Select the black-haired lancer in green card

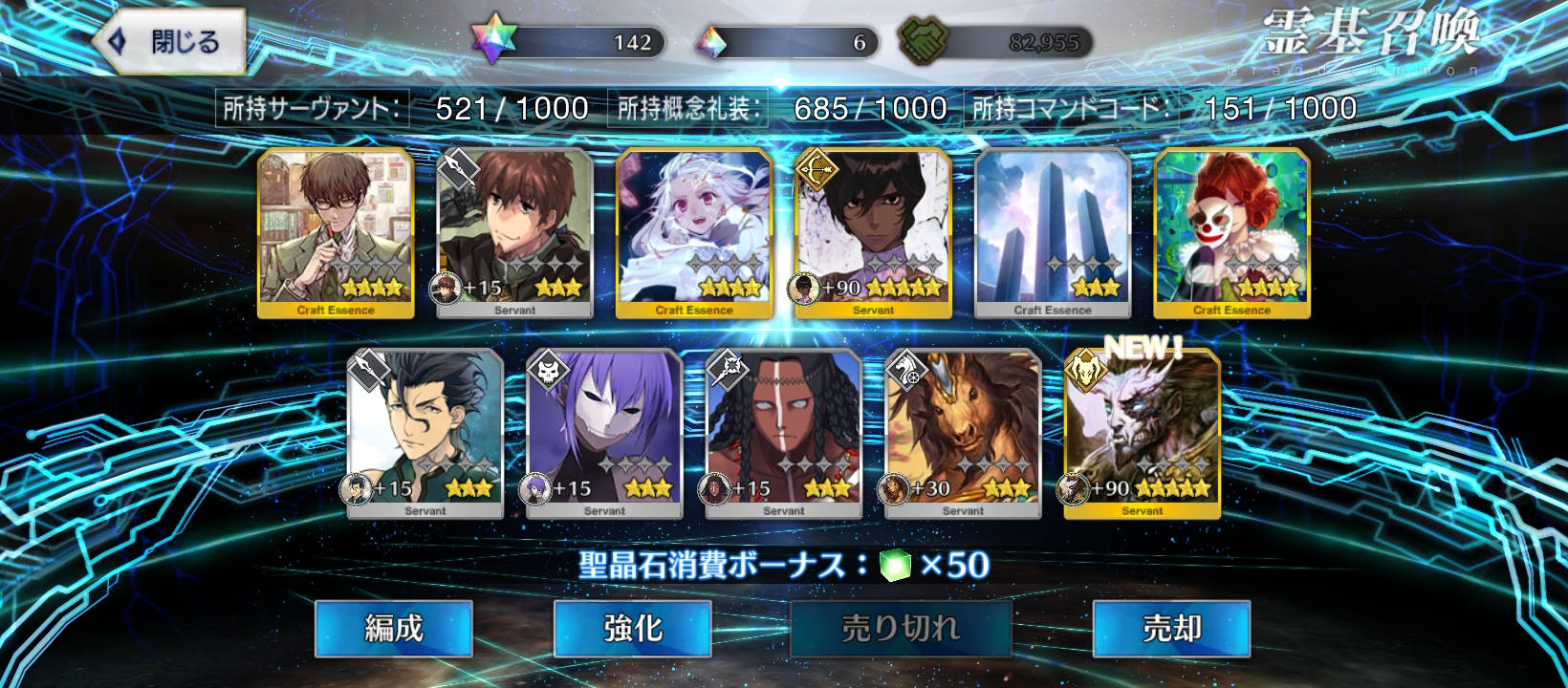pyautogui.click(x=425, y=433)
